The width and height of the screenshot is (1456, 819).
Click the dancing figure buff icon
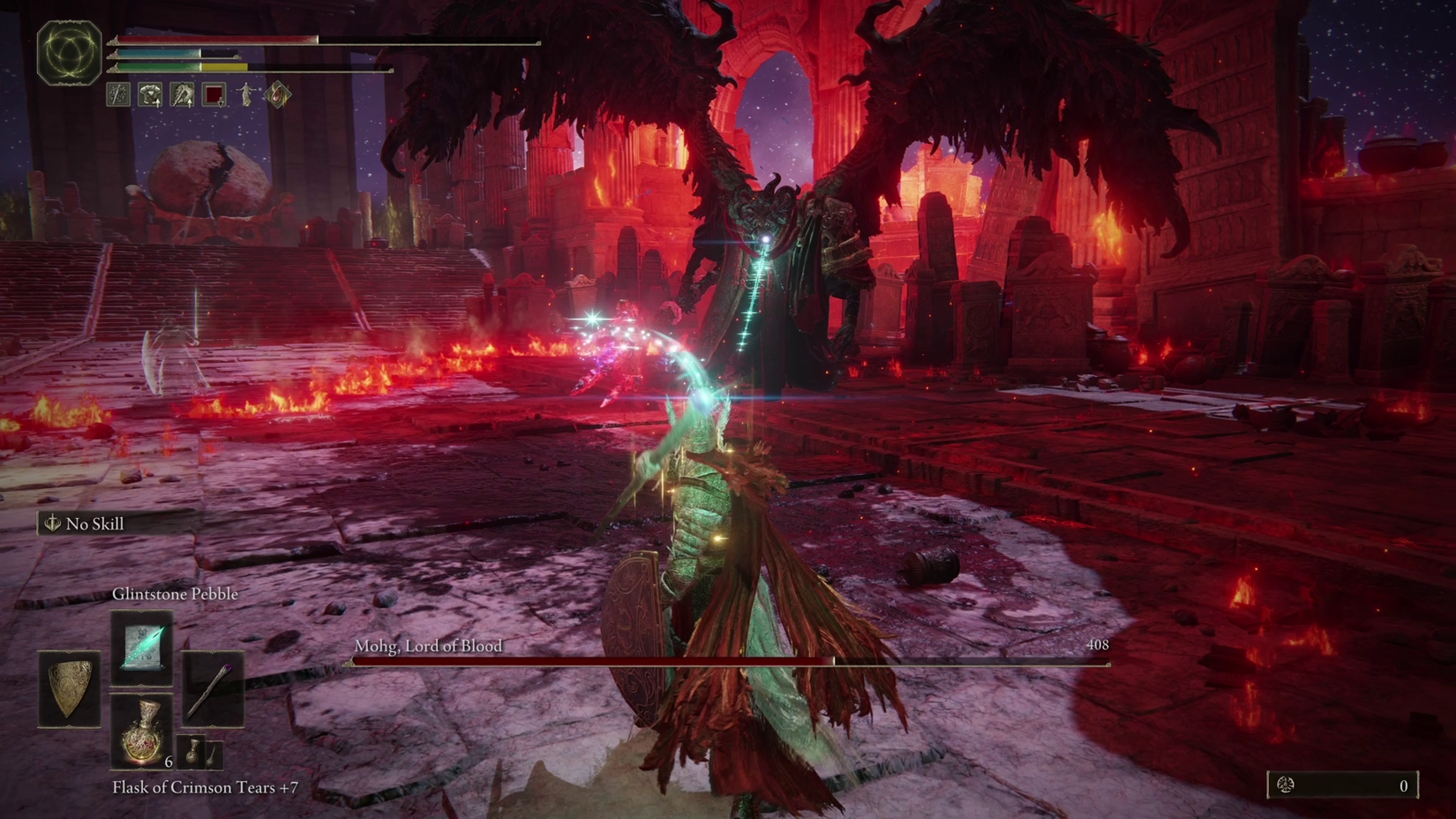[246, 93]
